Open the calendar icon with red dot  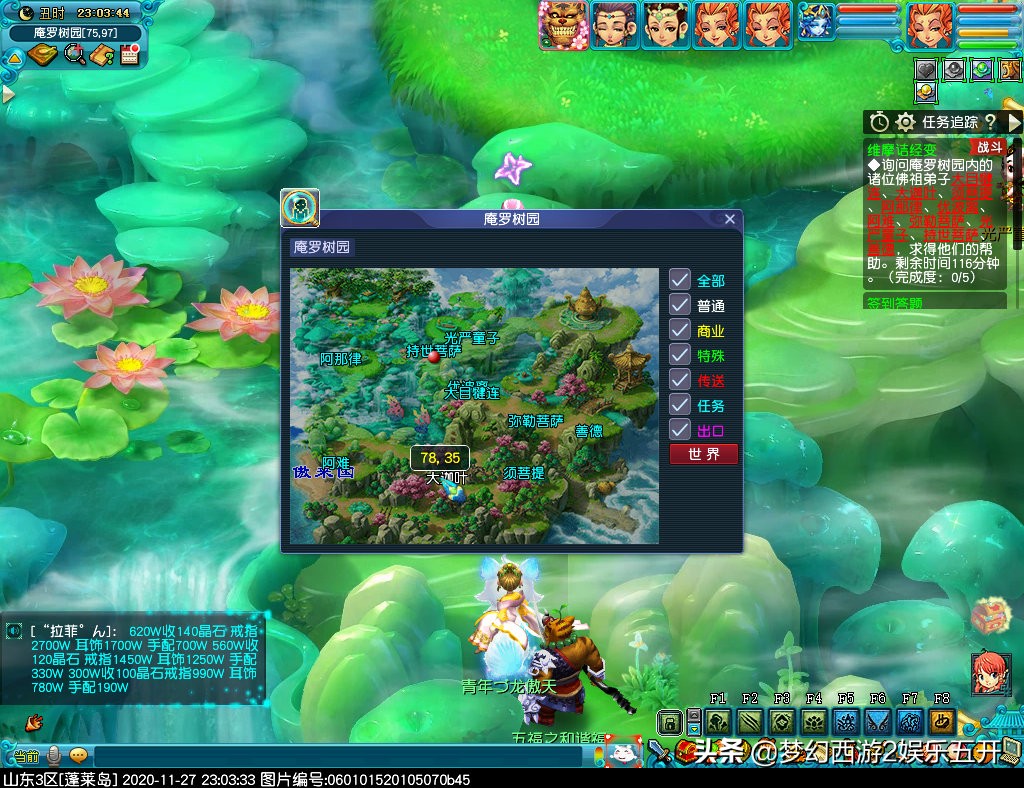[x=129, y=54]
